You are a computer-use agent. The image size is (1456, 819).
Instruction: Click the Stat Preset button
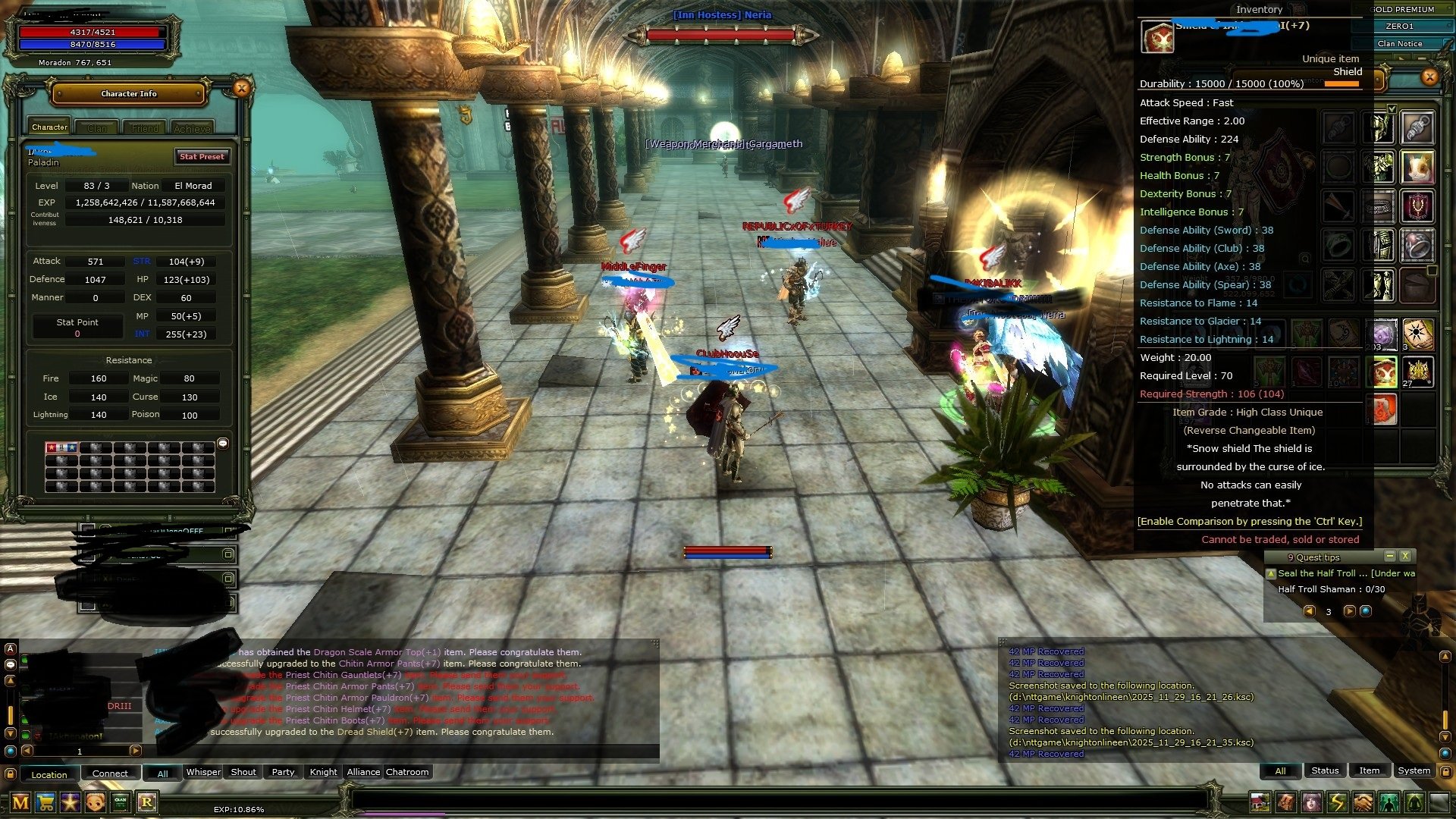201,157
